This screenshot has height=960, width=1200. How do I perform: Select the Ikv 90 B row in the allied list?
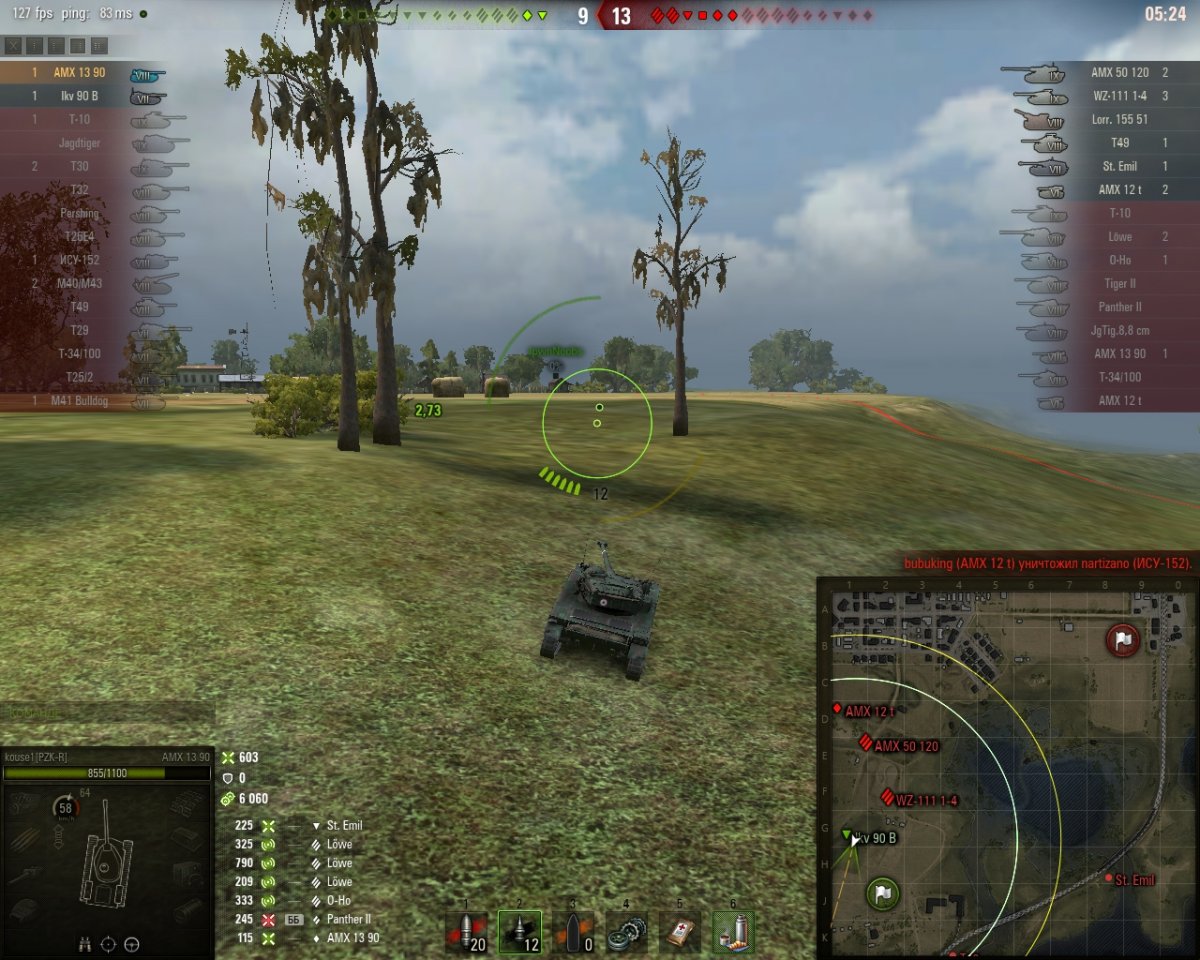pos(80,96)
